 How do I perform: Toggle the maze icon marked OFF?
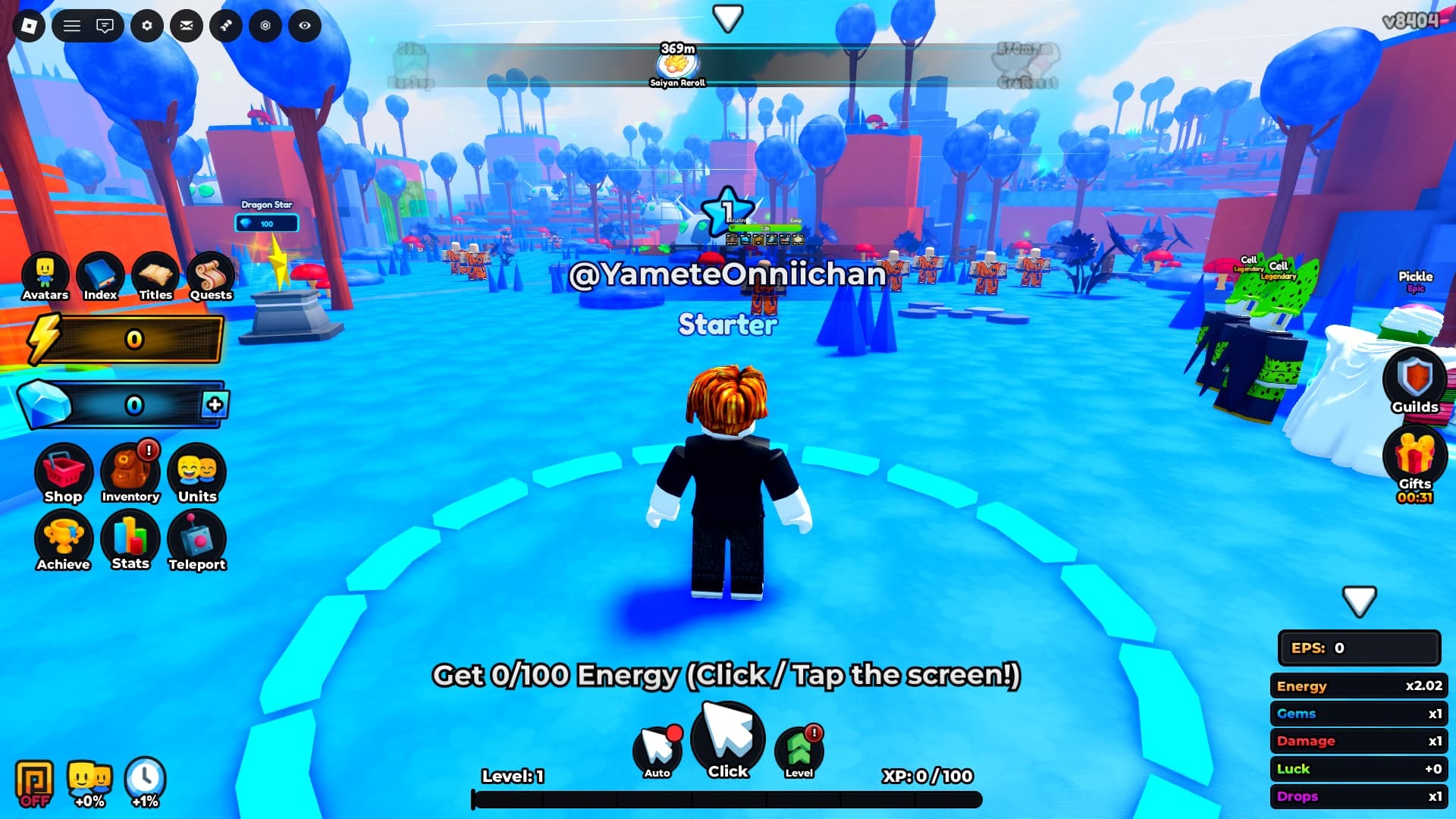[x=35, y=783]
